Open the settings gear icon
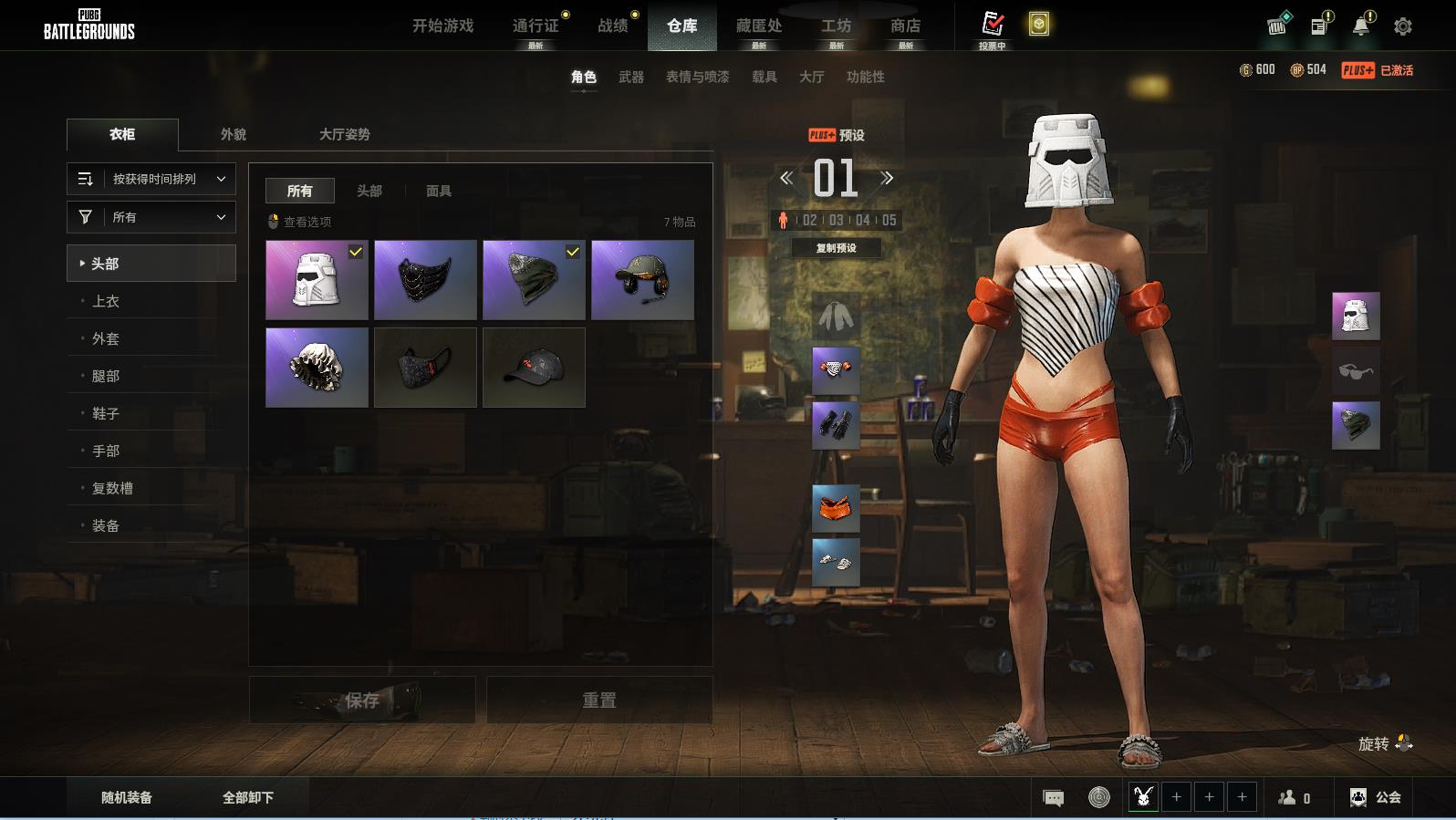Image resolution: width=1456 pixels, height=820 pixels. pos(1403,26)
